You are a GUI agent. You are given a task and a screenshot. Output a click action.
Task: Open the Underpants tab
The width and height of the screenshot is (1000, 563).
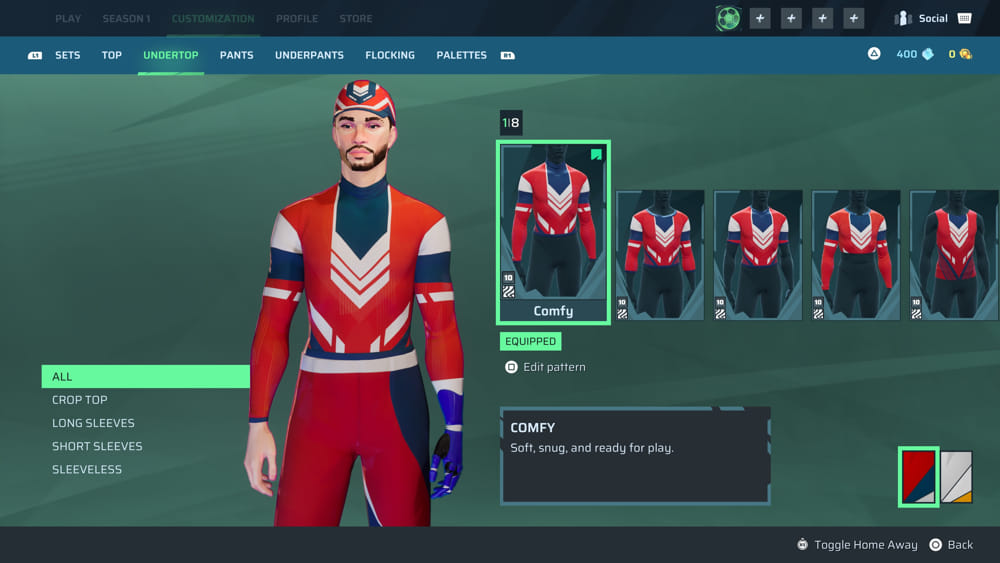point(309,55)
